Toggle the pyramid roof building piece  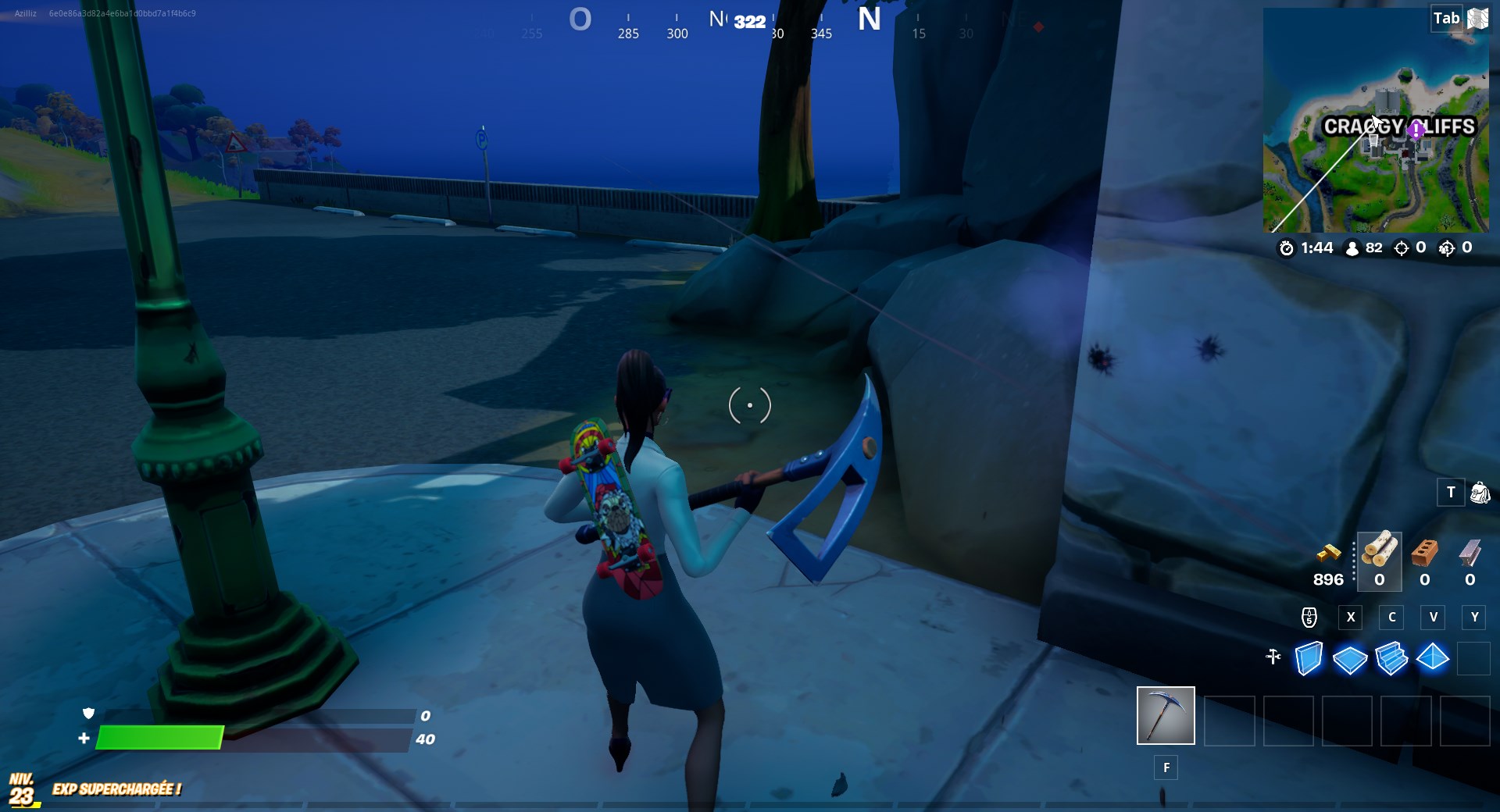(1433, 660)
